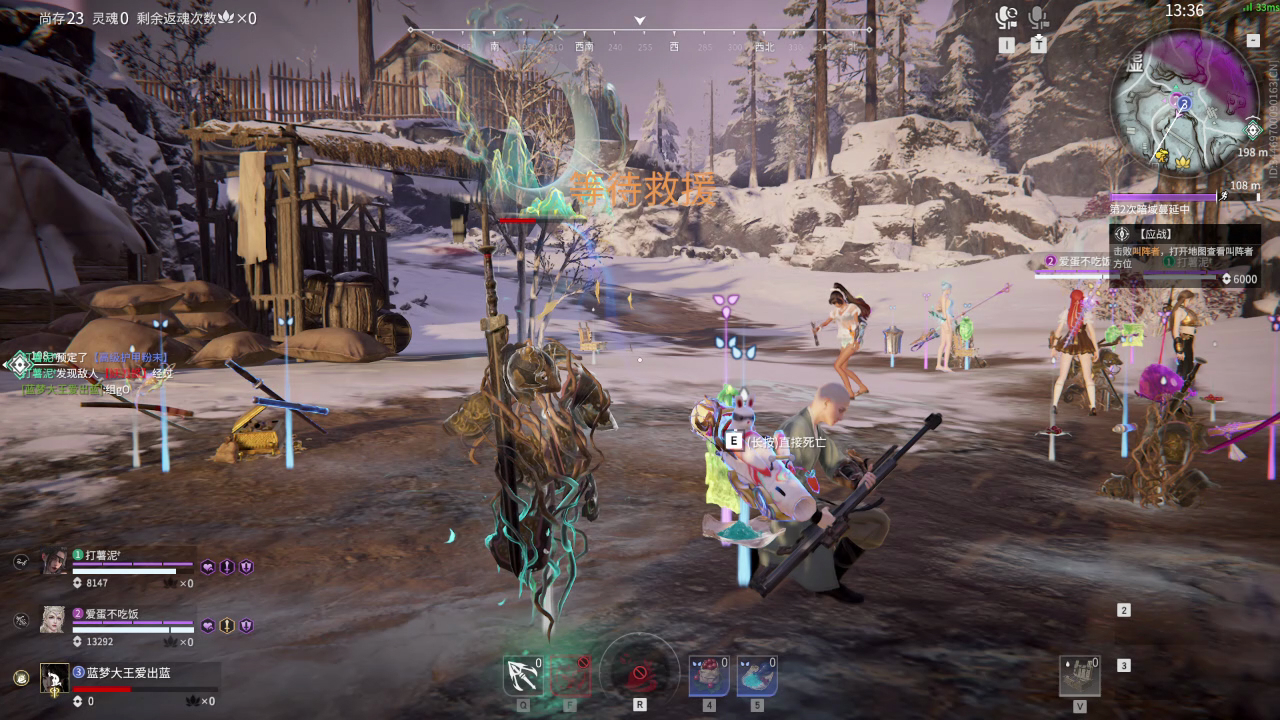Toggle the voice chat speaker icon
The width and height of the screenshot is (1280, 720).
click(x=1006, y=18)
